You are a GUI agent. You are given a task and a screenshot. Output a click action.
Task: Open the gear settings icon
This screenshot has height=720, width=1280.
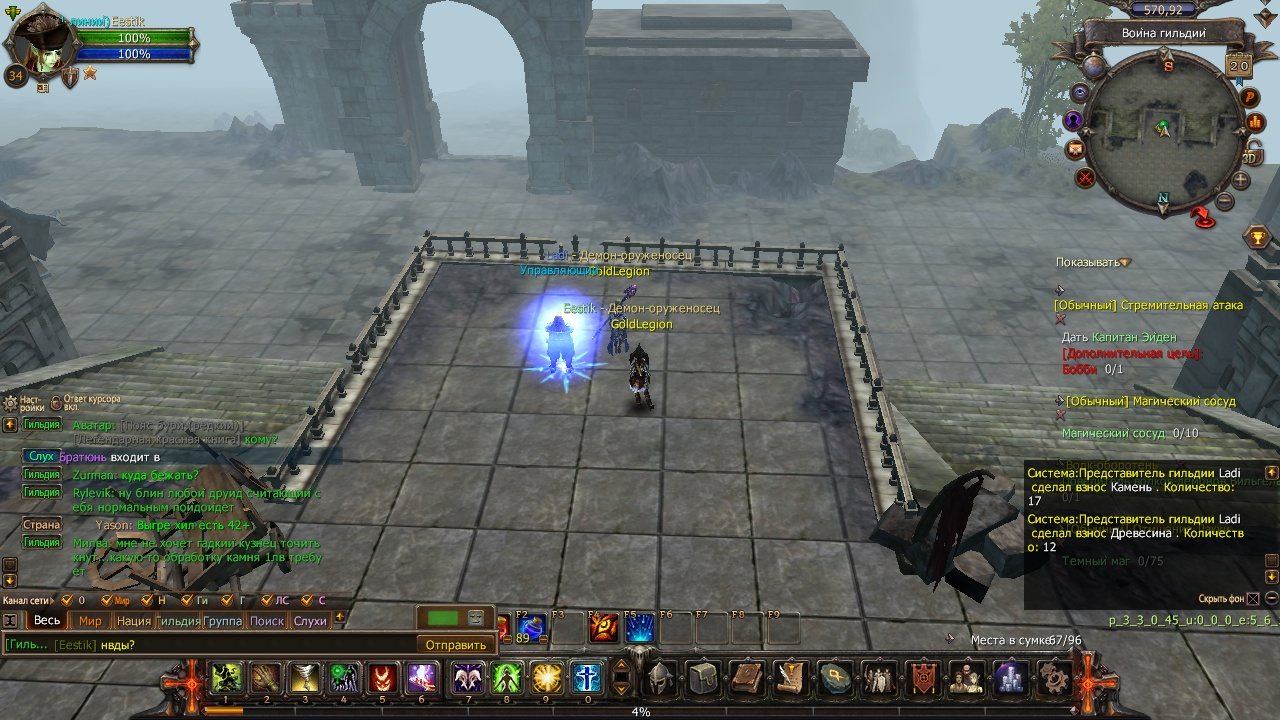pyautogui.click(x=1053, y=679)
